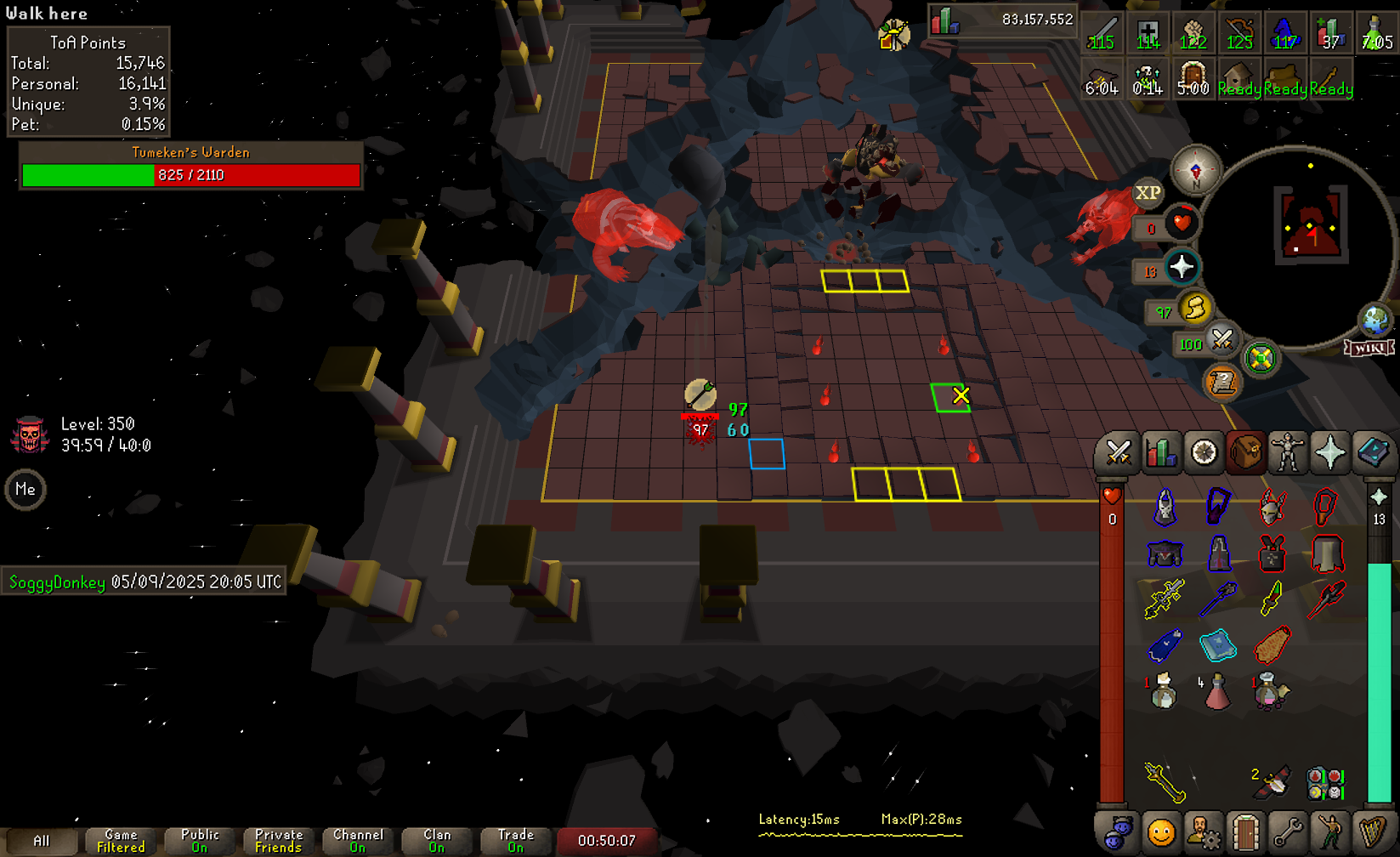Open the Logout door tab

1245,832
